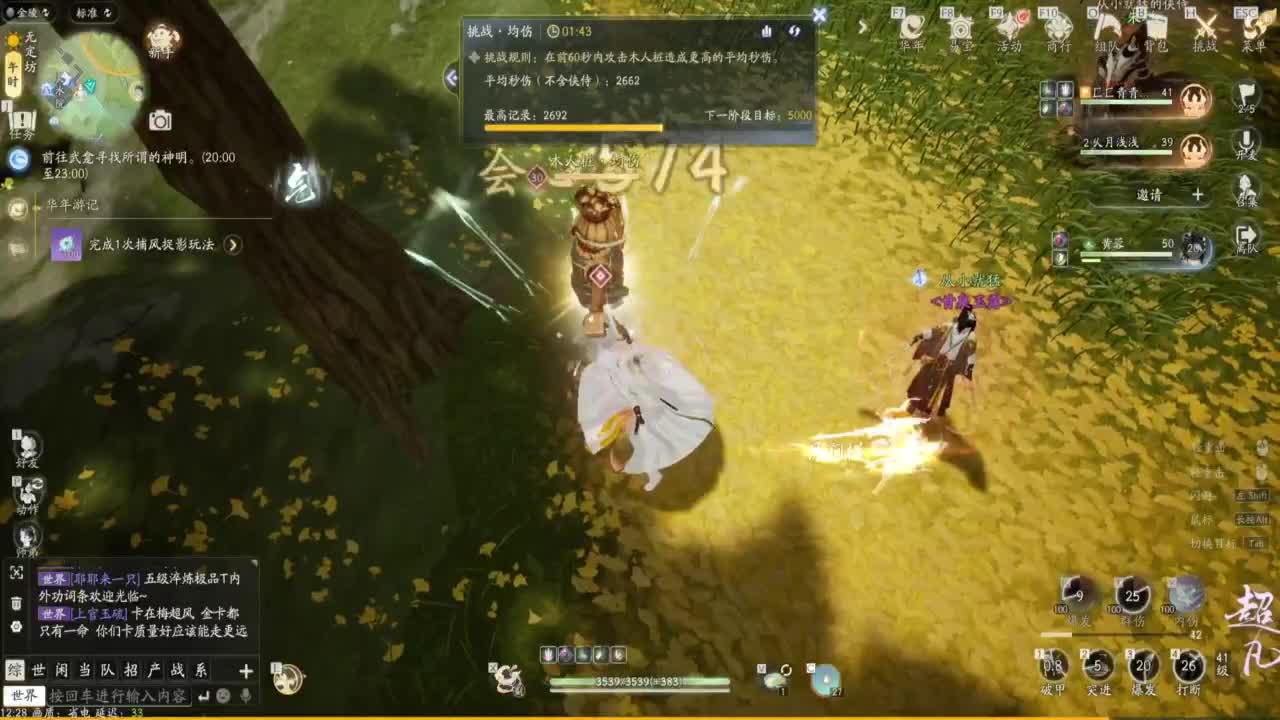Click the chat input field to type

(x=120, y=696)
